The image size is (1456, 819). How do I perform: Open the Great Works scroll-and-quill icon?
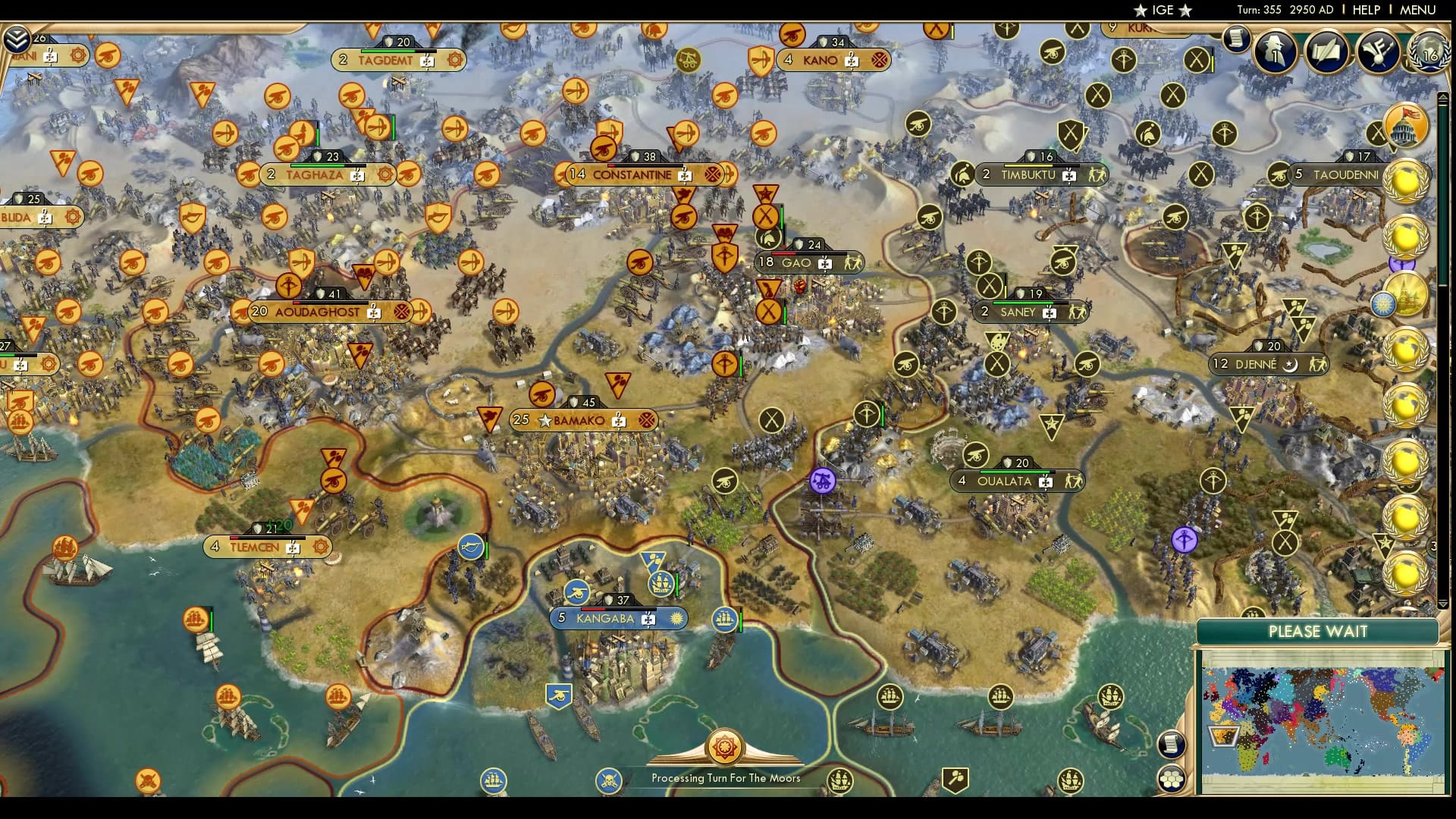click(1329, 53)
